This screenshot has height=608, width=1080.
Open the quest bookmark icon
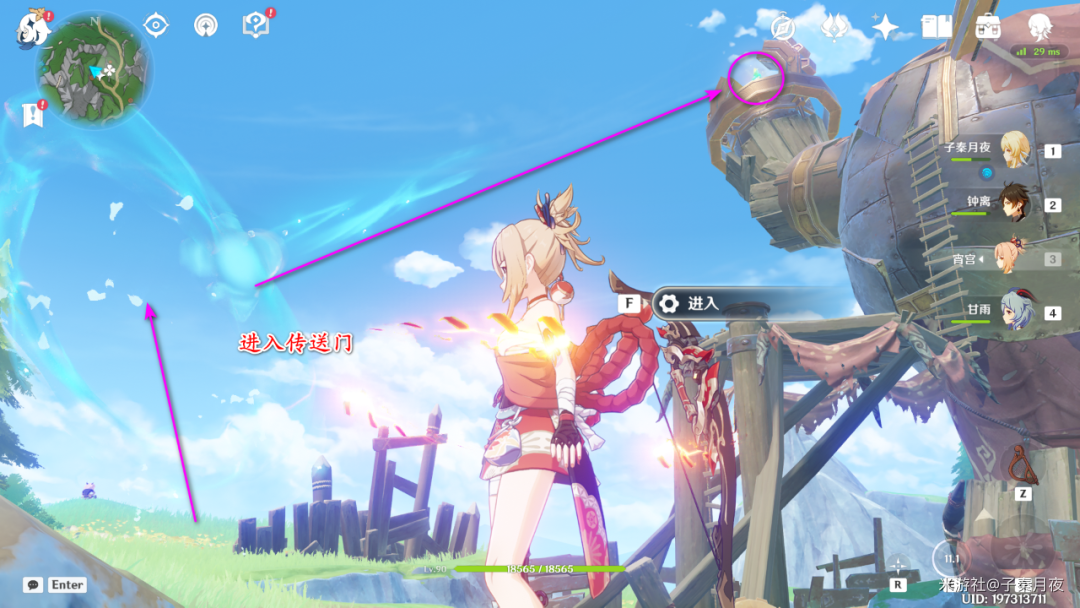33,114
